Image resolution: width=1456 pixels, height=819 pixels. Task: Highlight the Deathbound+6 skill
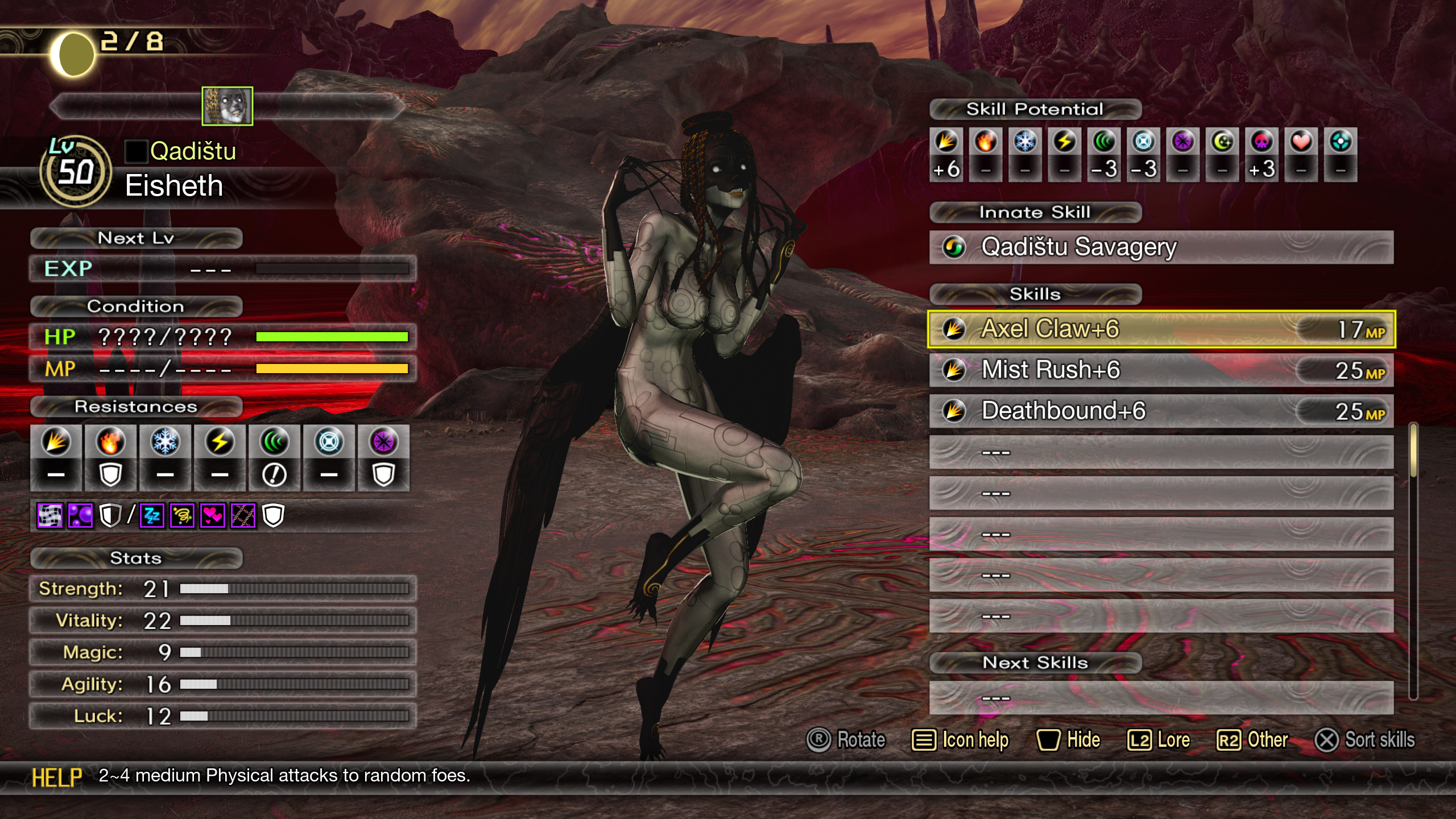tap(1160, 411)
